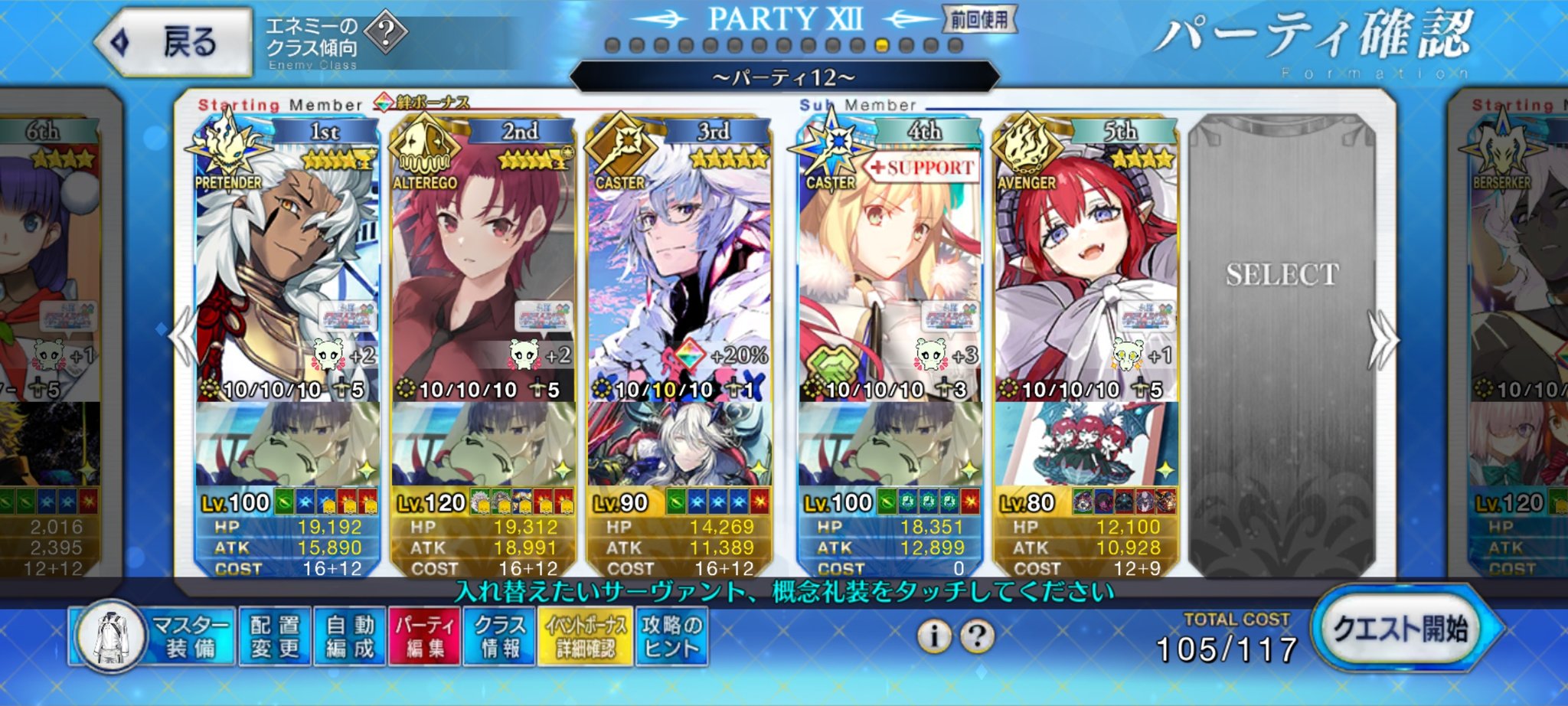Start the quest with クエスト開始
Screen dimensions: 1568x706
click(x=1401, y=629)
